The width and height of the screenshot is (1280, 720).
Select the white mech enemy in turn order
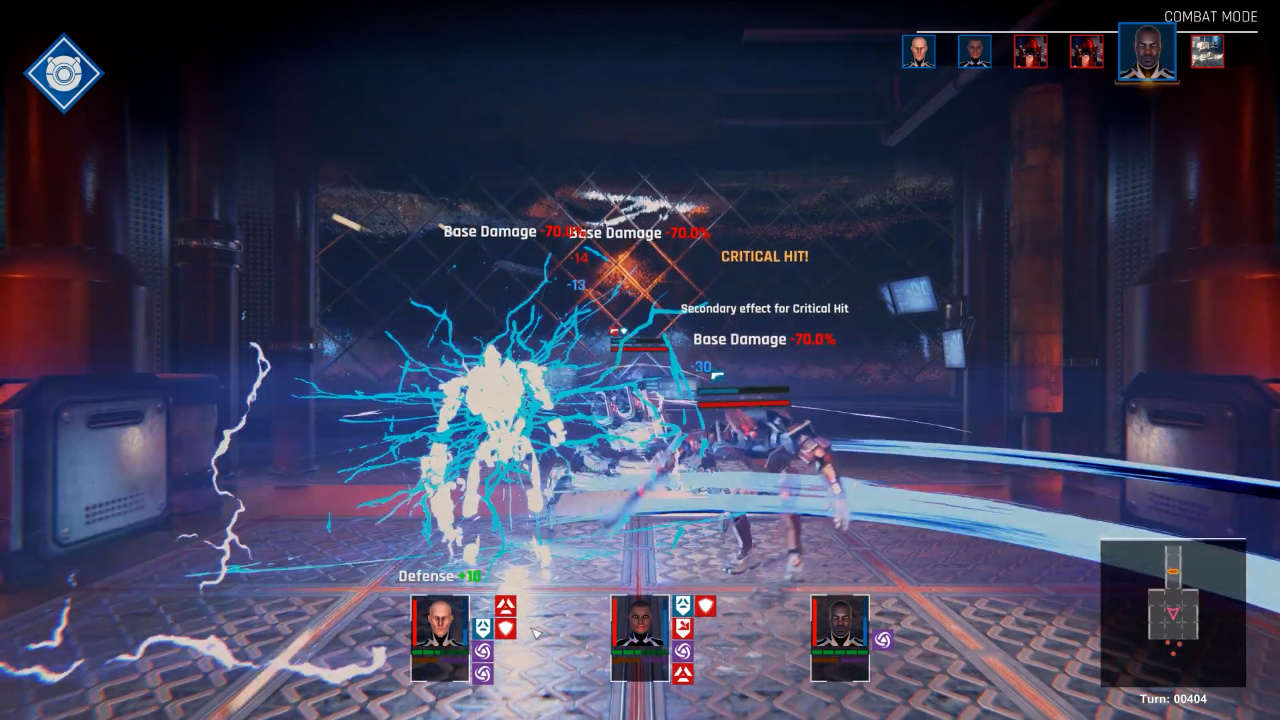[1207, 52]
